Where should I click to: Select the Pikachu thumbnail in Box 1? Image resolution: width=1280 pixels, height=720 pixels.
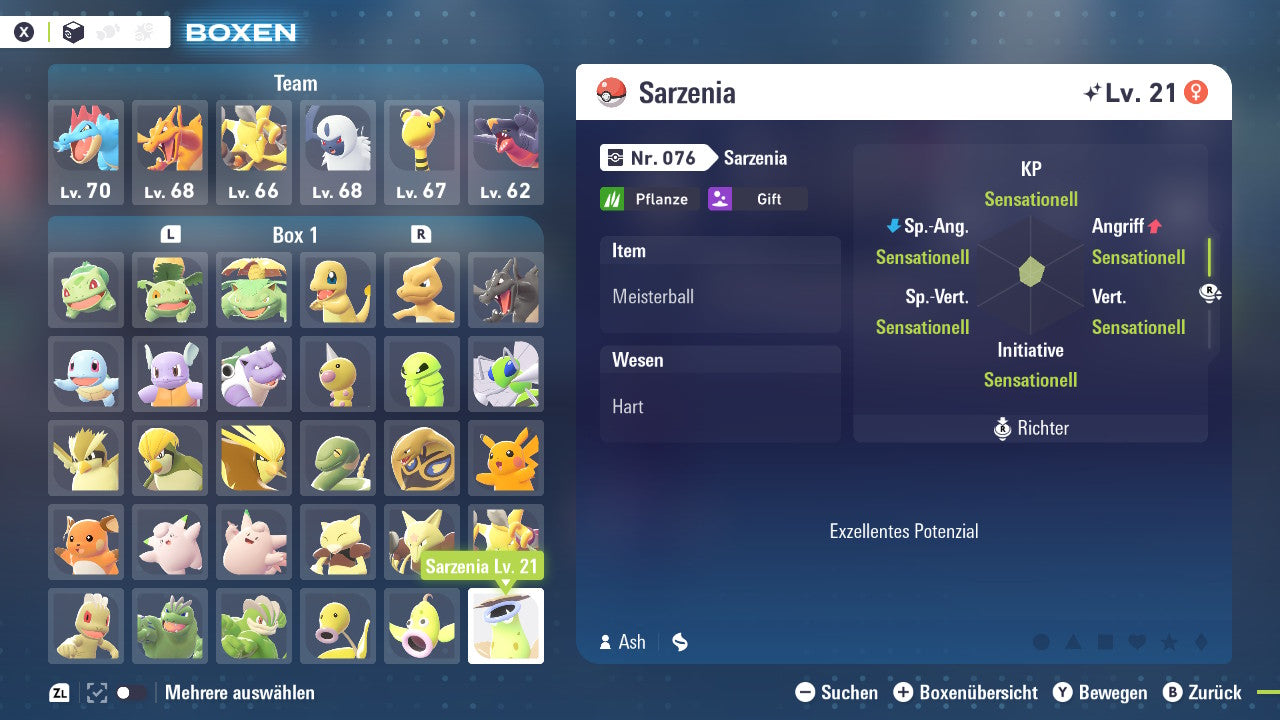[x=506, y=458]
